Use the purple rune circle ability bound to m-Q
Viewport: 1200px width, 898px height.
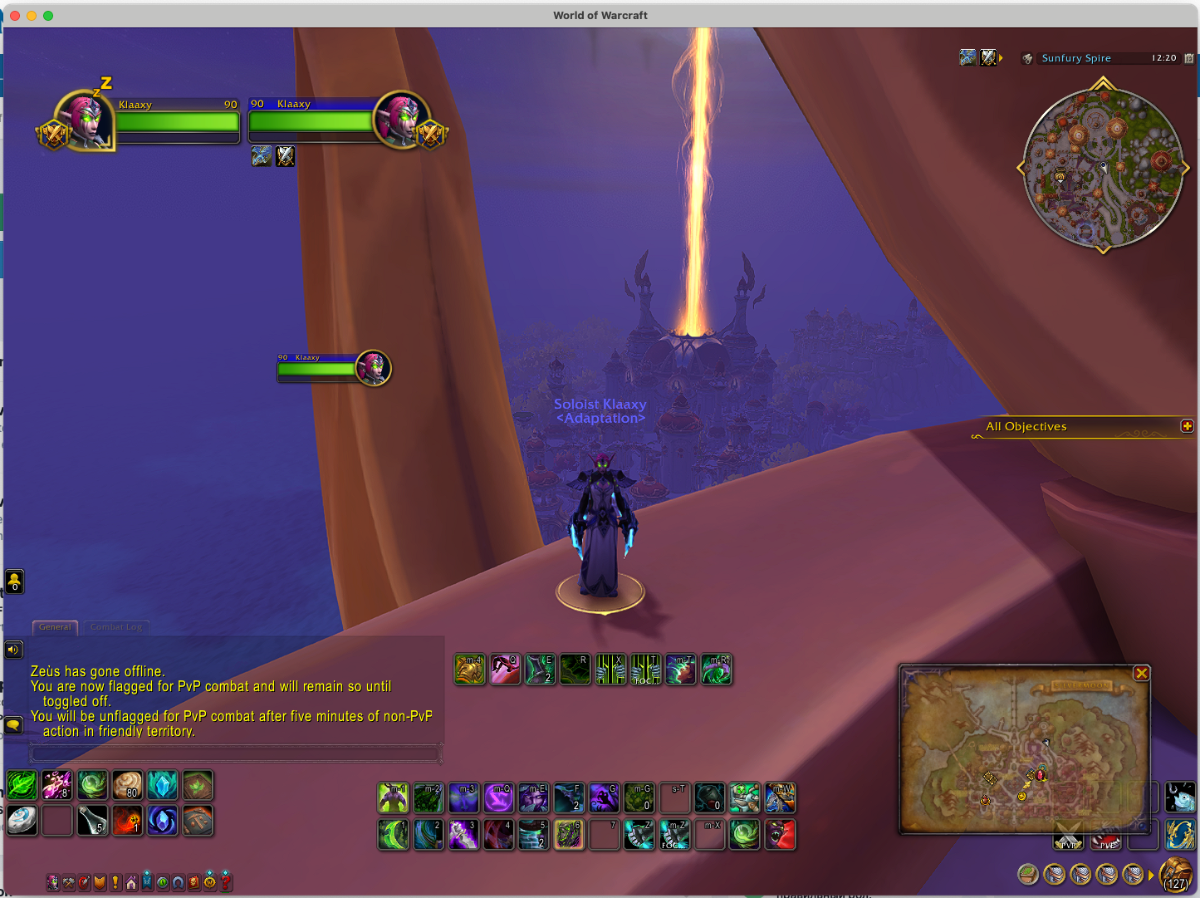pos(498,798)
